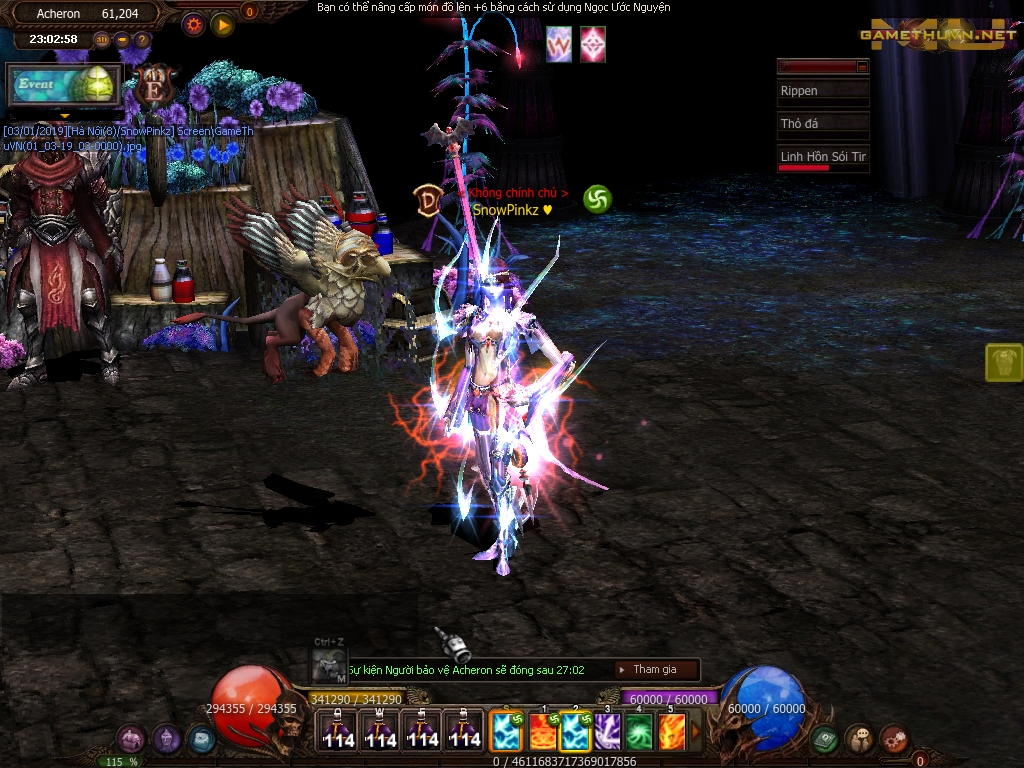This screenshot has height=768, width=1024.
Task: Open the chat speech bubble icon
Action: click(x=859, y=739)
